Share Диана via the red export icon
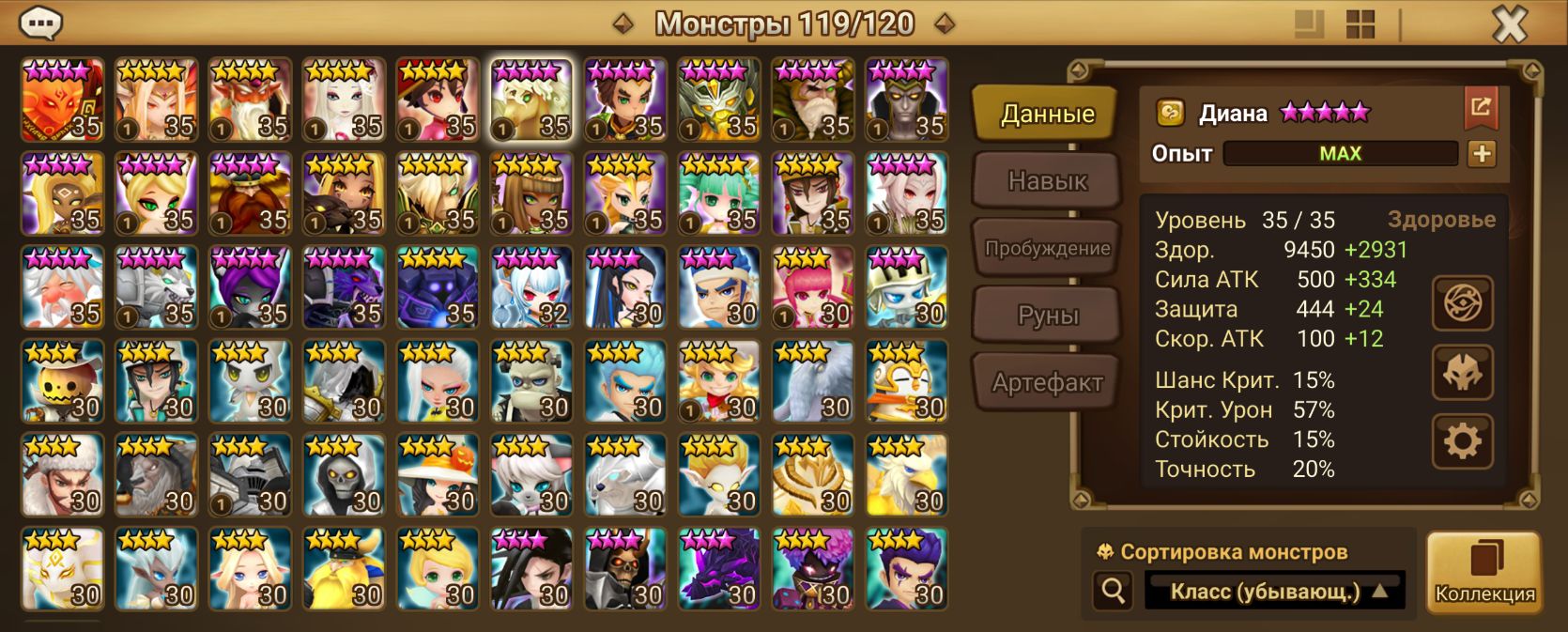 [1481, 107]
